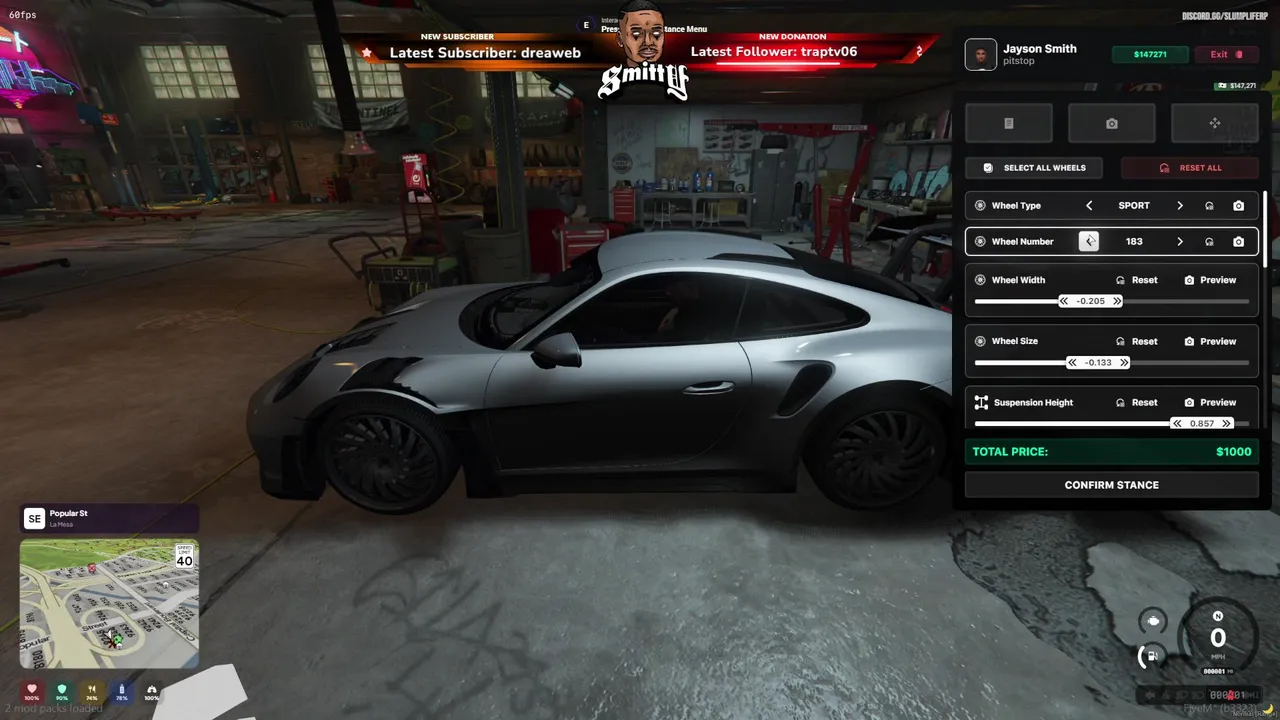Viewport: 1280px width, 720px height.
Task: Click the street minimap
Action: (x=109, y=604)
